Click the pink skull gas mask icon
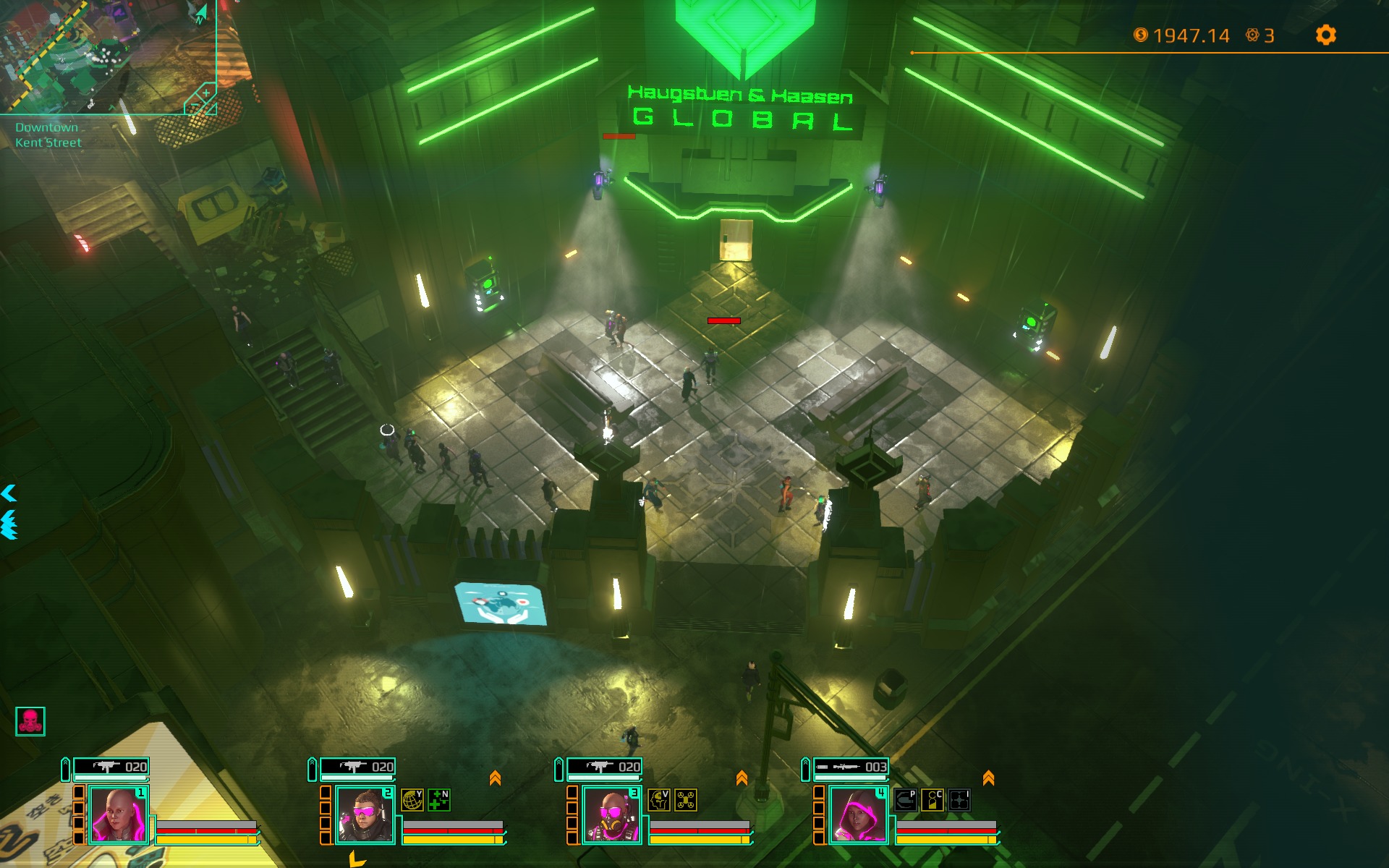Screen dimensions: 1389x868 click(x=30, y=721)
